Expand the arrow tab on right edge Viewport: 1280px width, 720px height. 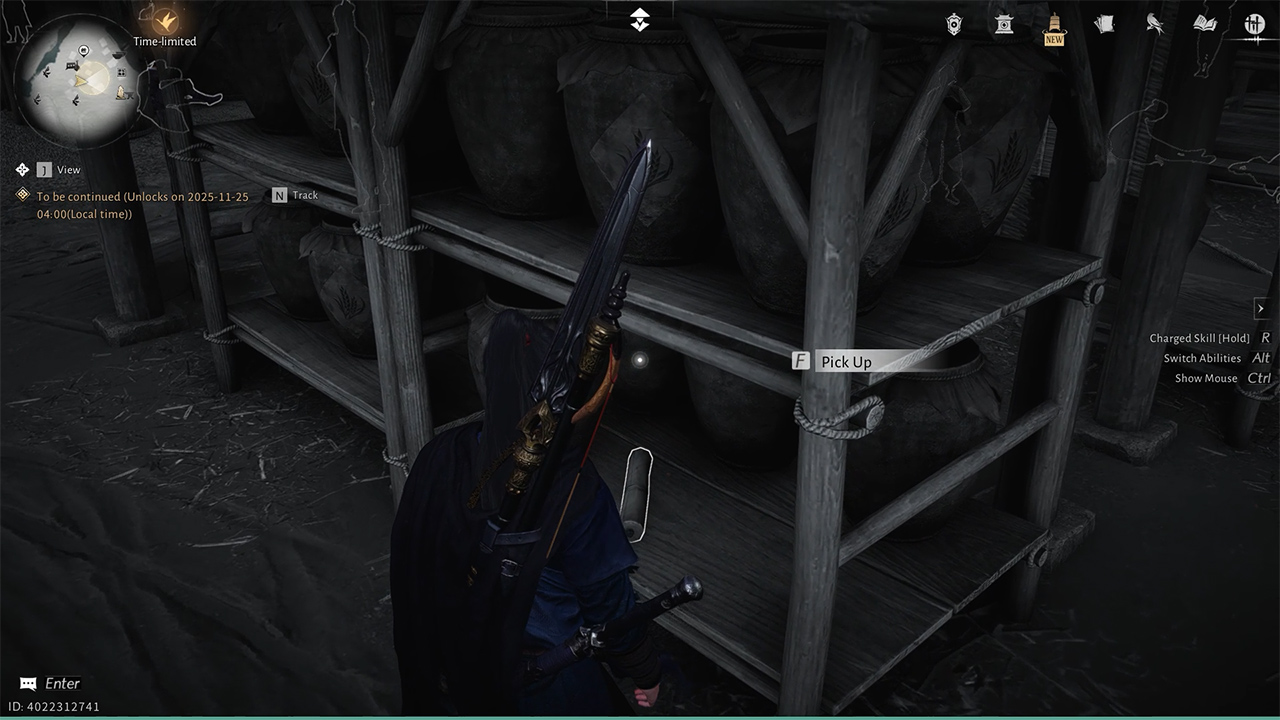[x=1261, y=309]
